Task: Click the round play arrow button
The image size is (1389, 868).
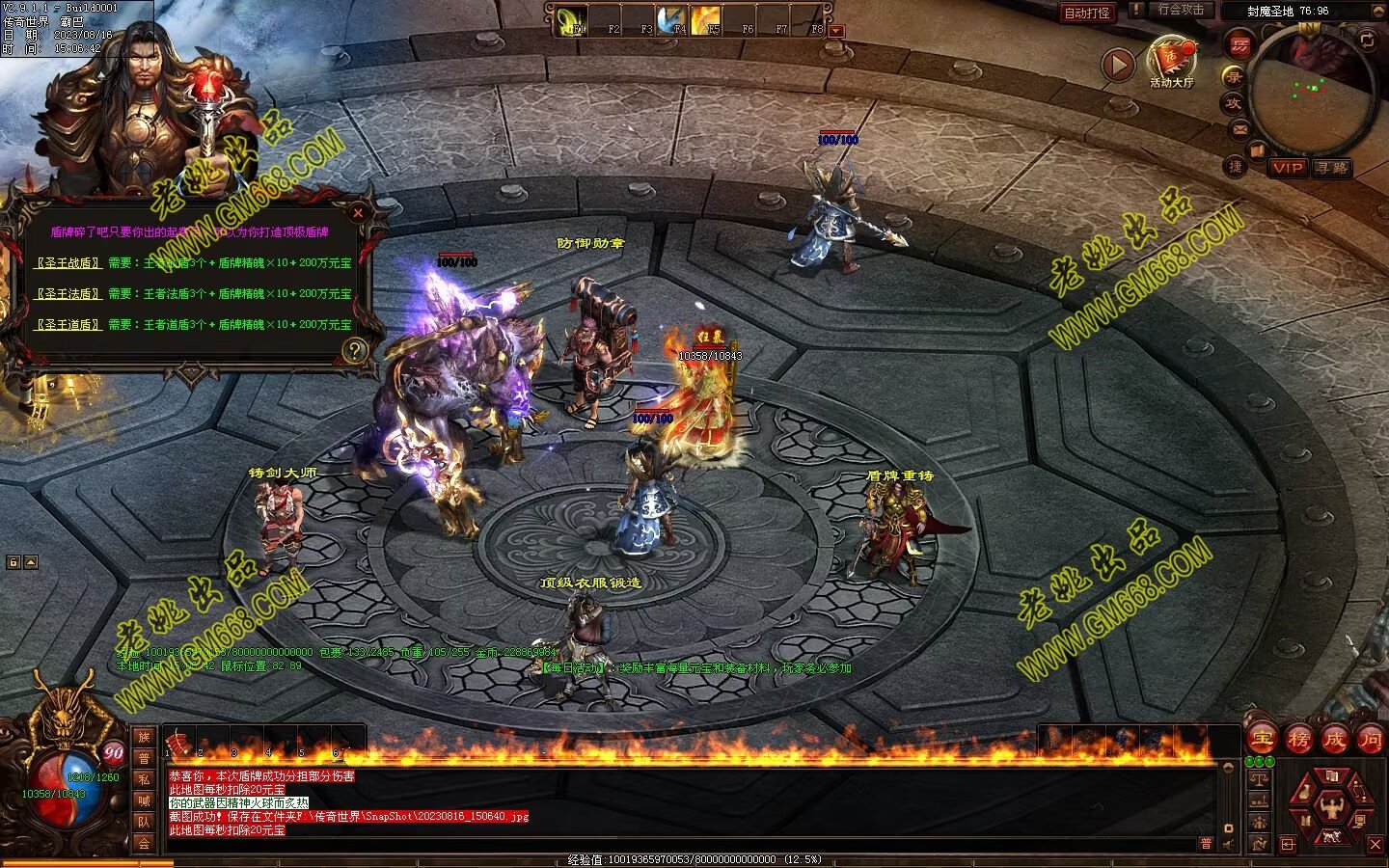Action: click(1118, 65)
